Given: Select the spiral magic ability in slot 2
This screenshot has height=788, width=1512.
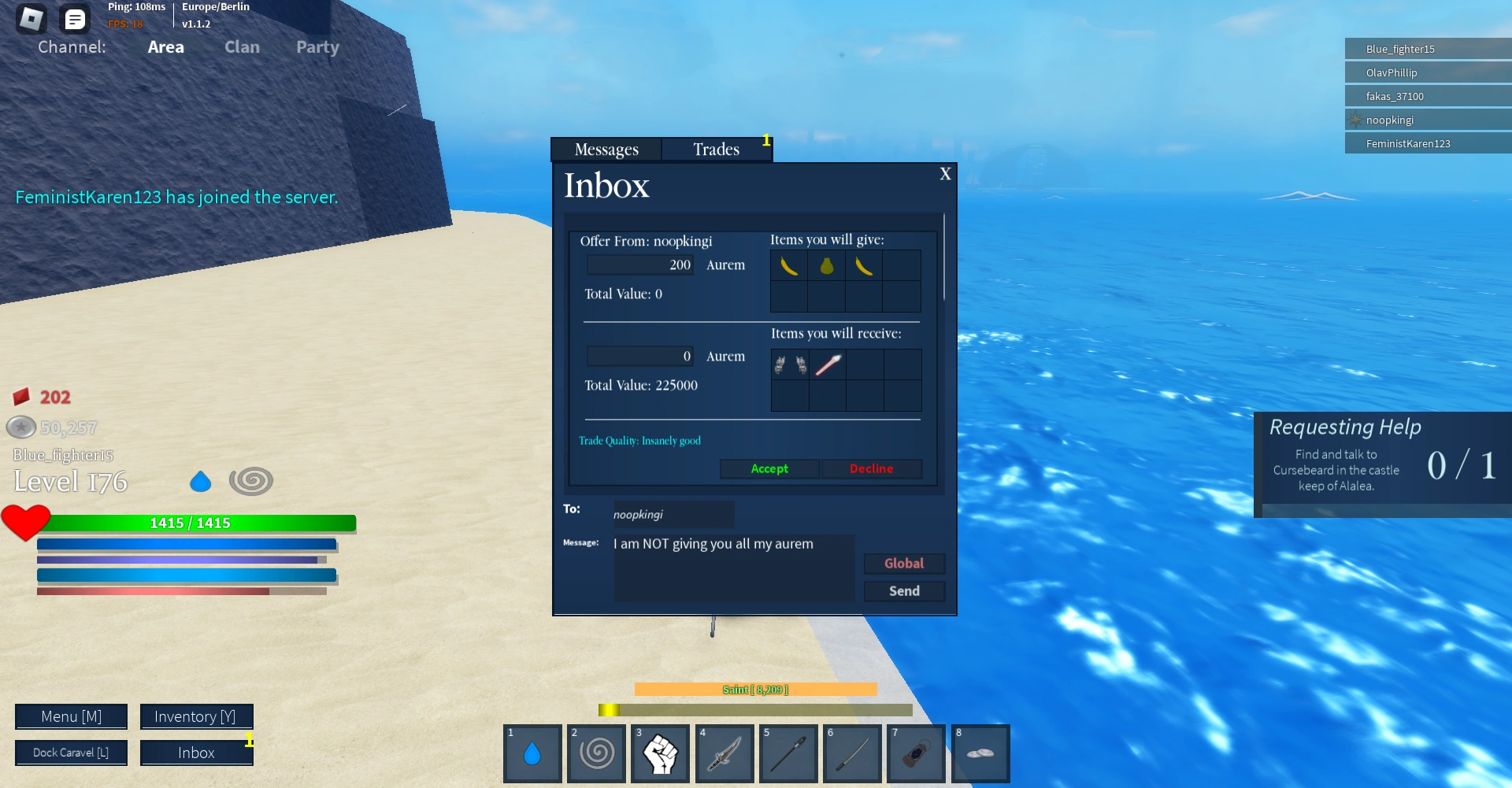Looking at the screenshot, I should point(596,753).
